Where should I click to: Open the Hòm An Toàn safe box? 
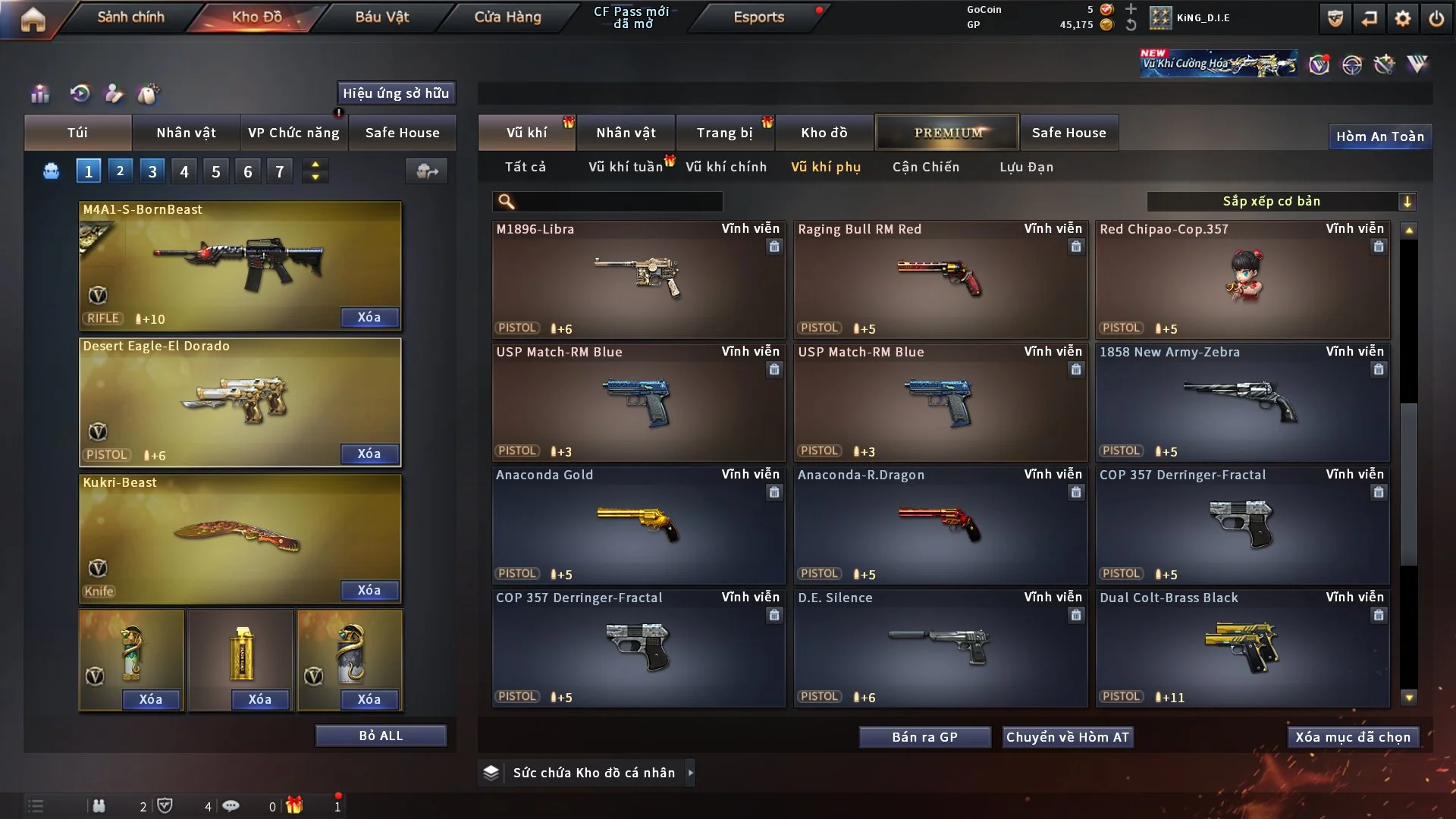(x=1379, y=136)
